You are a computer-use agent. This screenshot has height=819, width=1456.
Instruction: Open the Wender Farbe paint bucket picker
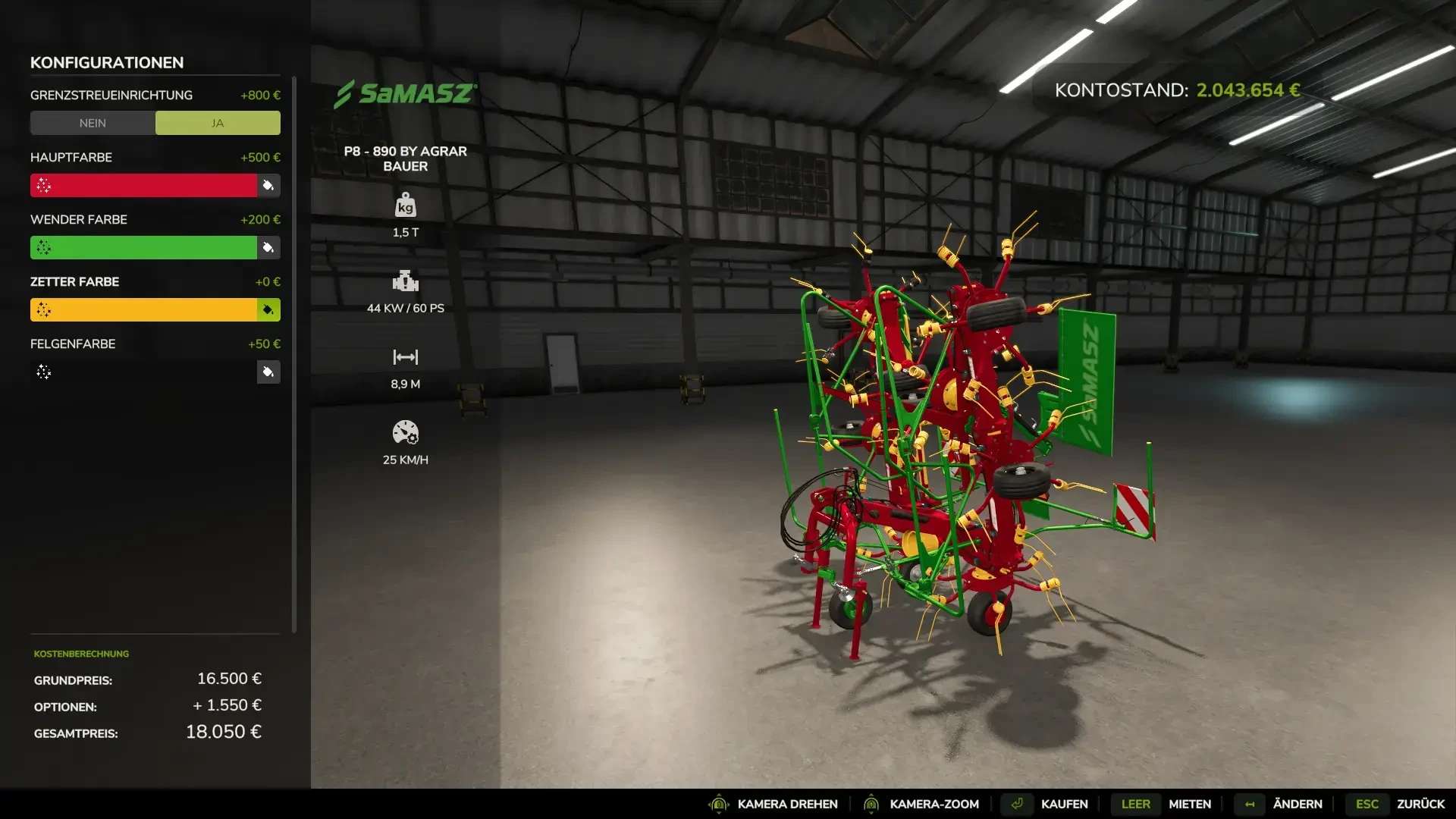coord(268,248)
